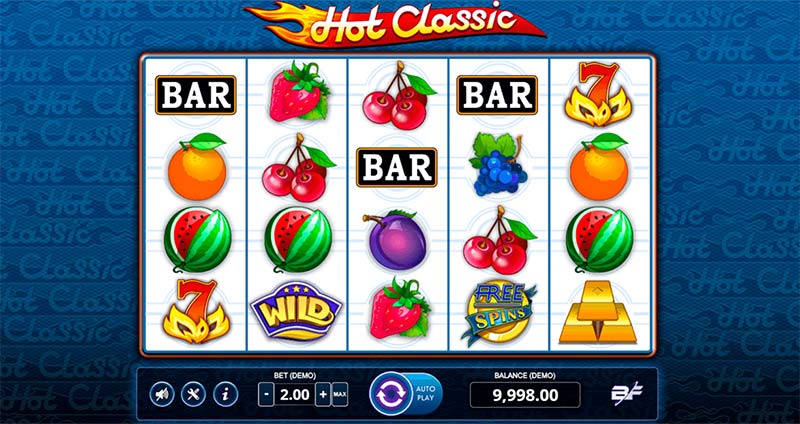The image size is (800, 424).
Task: Show the game info paytable
Action: click(x=226, y=394)
